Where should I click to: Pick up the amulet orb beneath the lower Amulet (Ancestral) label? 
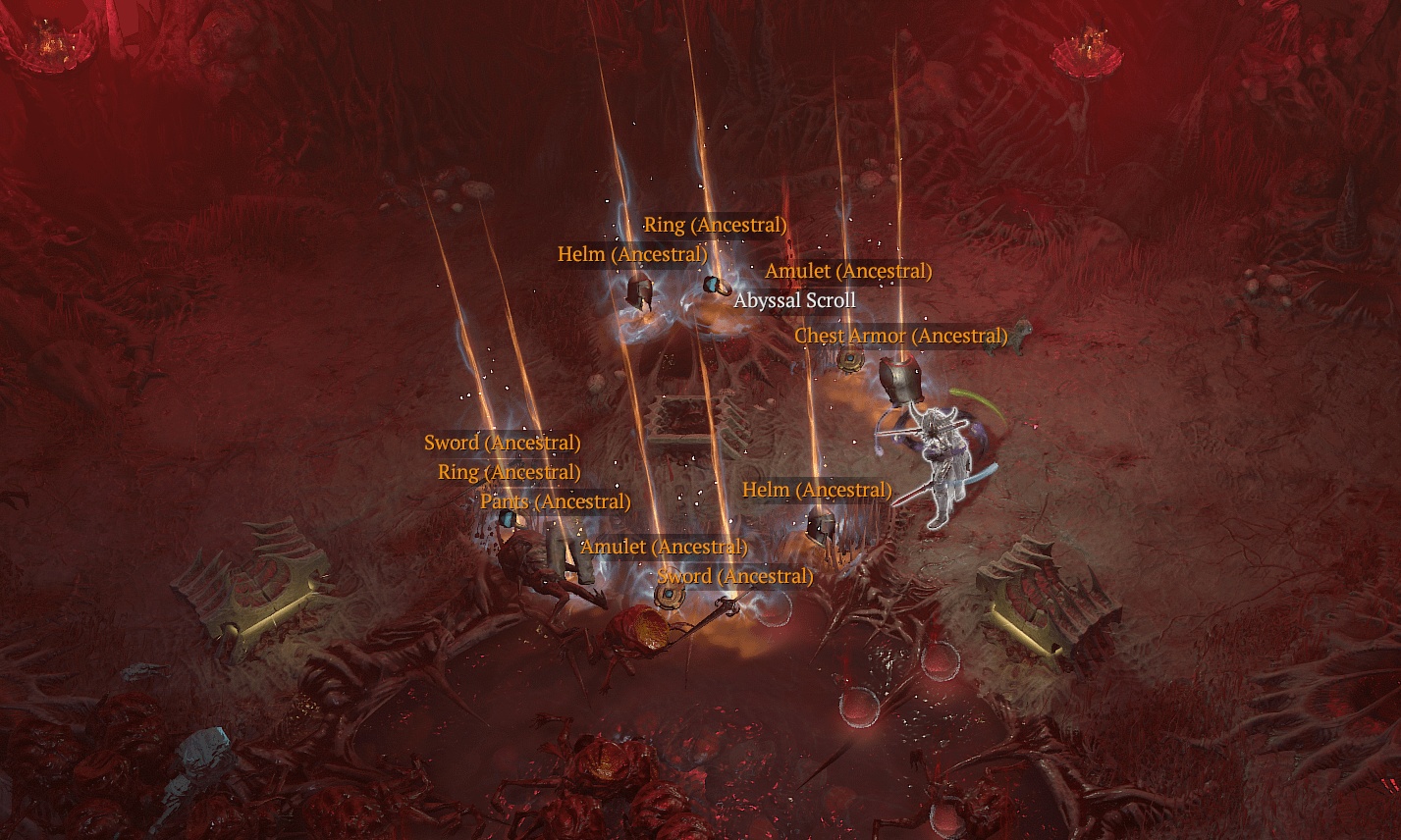tap(671, 599)
